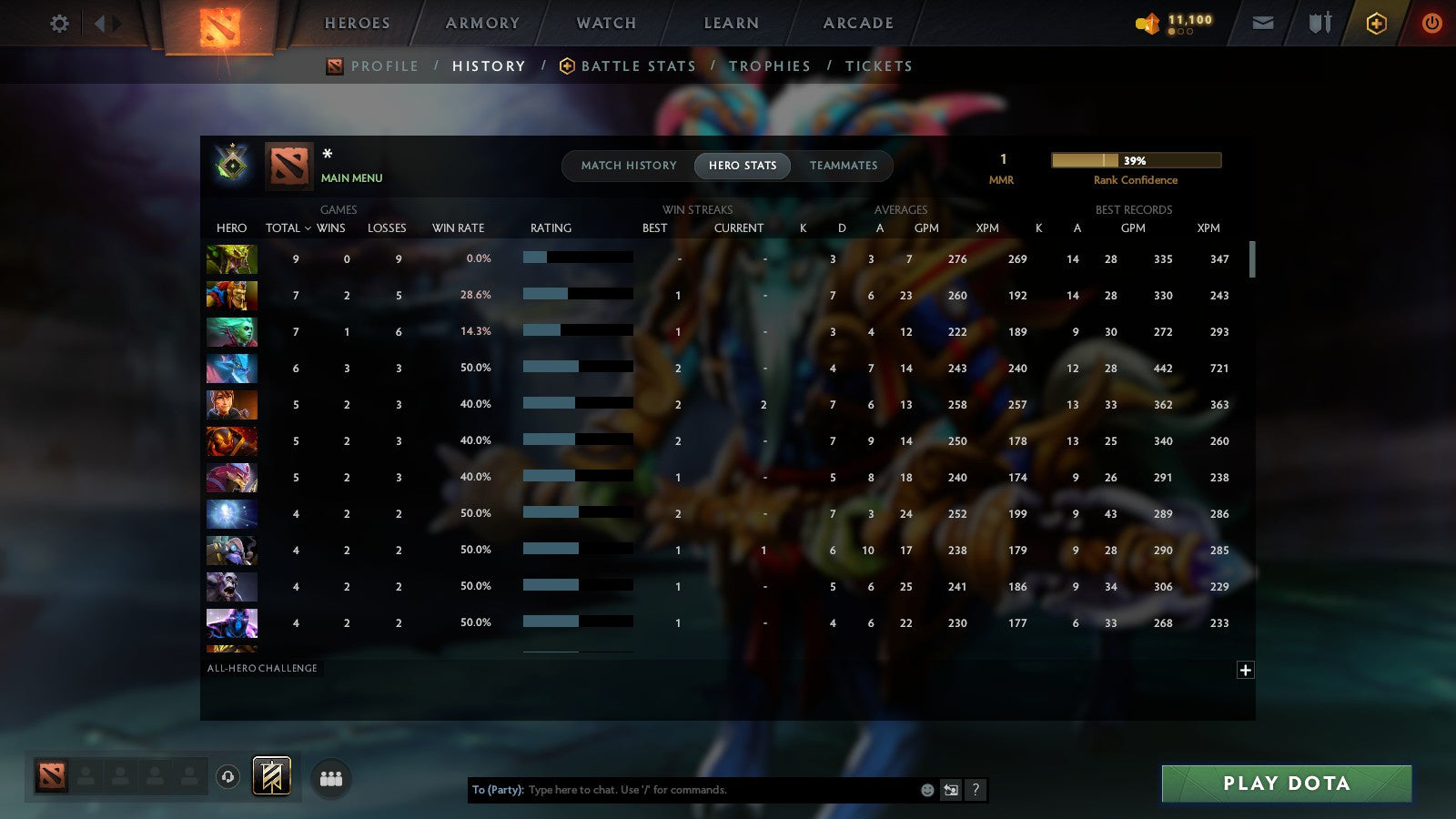Screen dimensions: 1456x819
Task: Open All-Hero Challenge
Action: [263, 668]
